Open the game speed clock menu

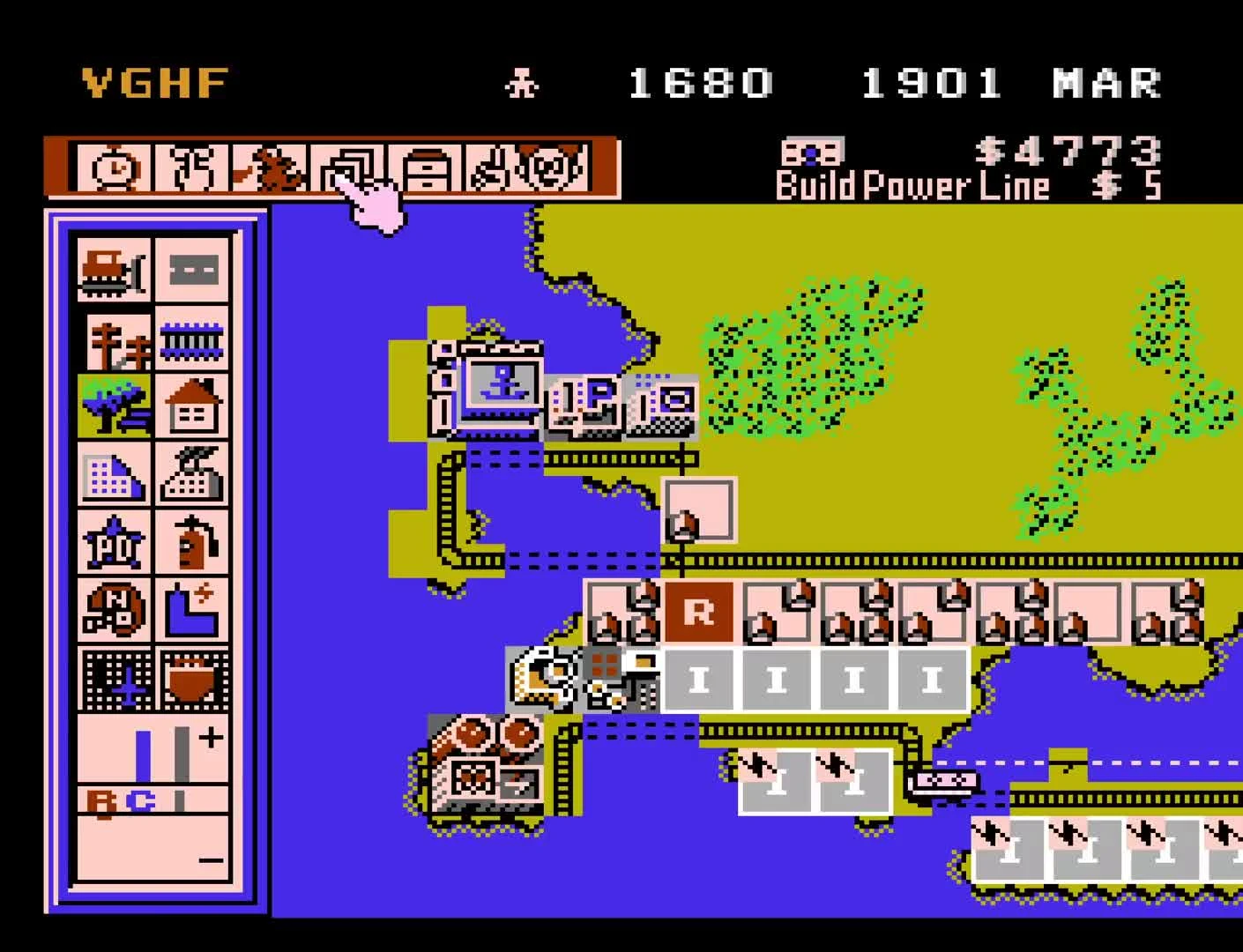[x=115, y=167]
